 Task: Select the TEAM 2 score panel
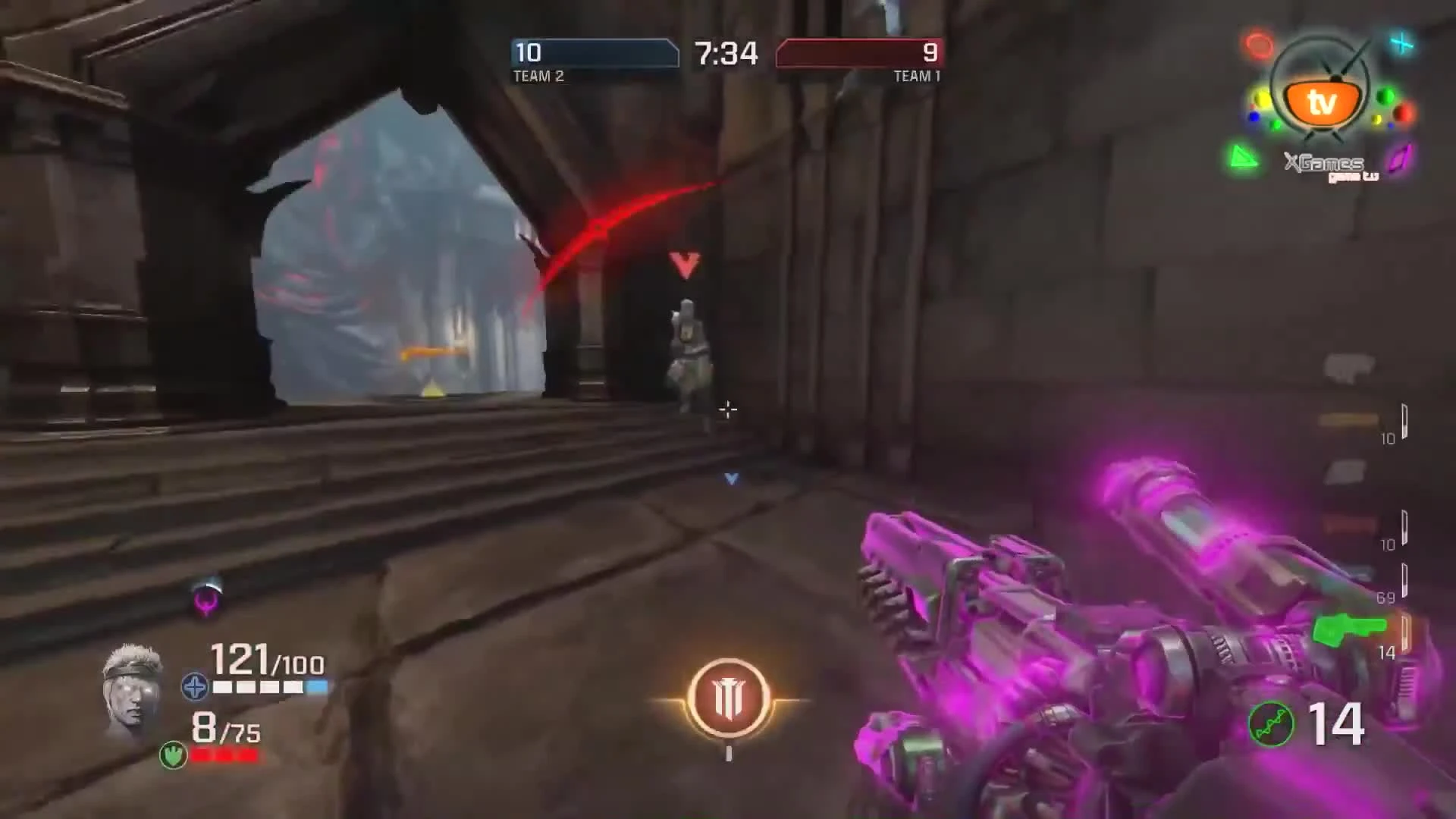[x=594, y=55]
